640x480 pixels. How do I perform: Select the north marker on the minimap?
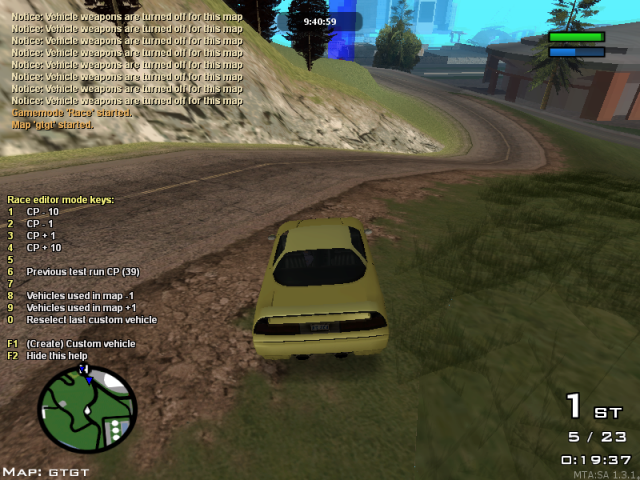(84, 368)
